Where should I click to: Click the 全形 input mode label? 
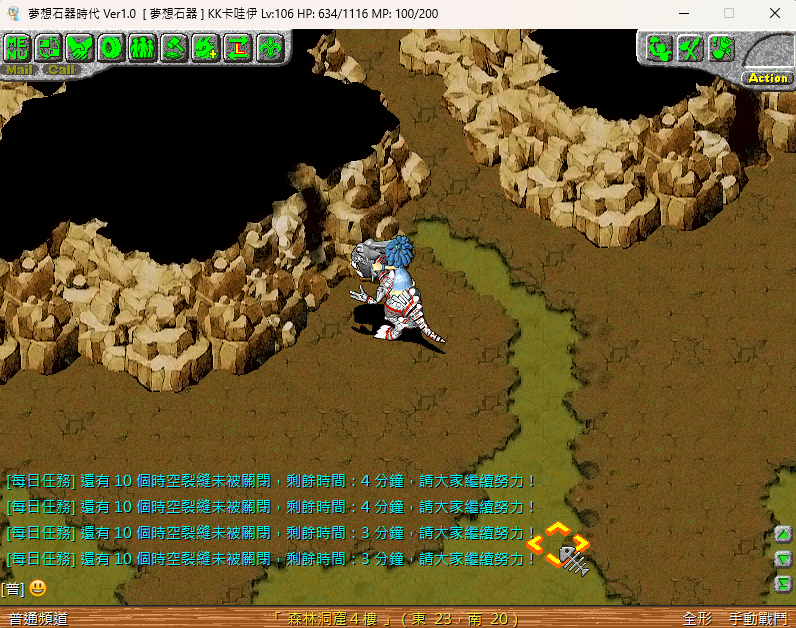[697, 619]
